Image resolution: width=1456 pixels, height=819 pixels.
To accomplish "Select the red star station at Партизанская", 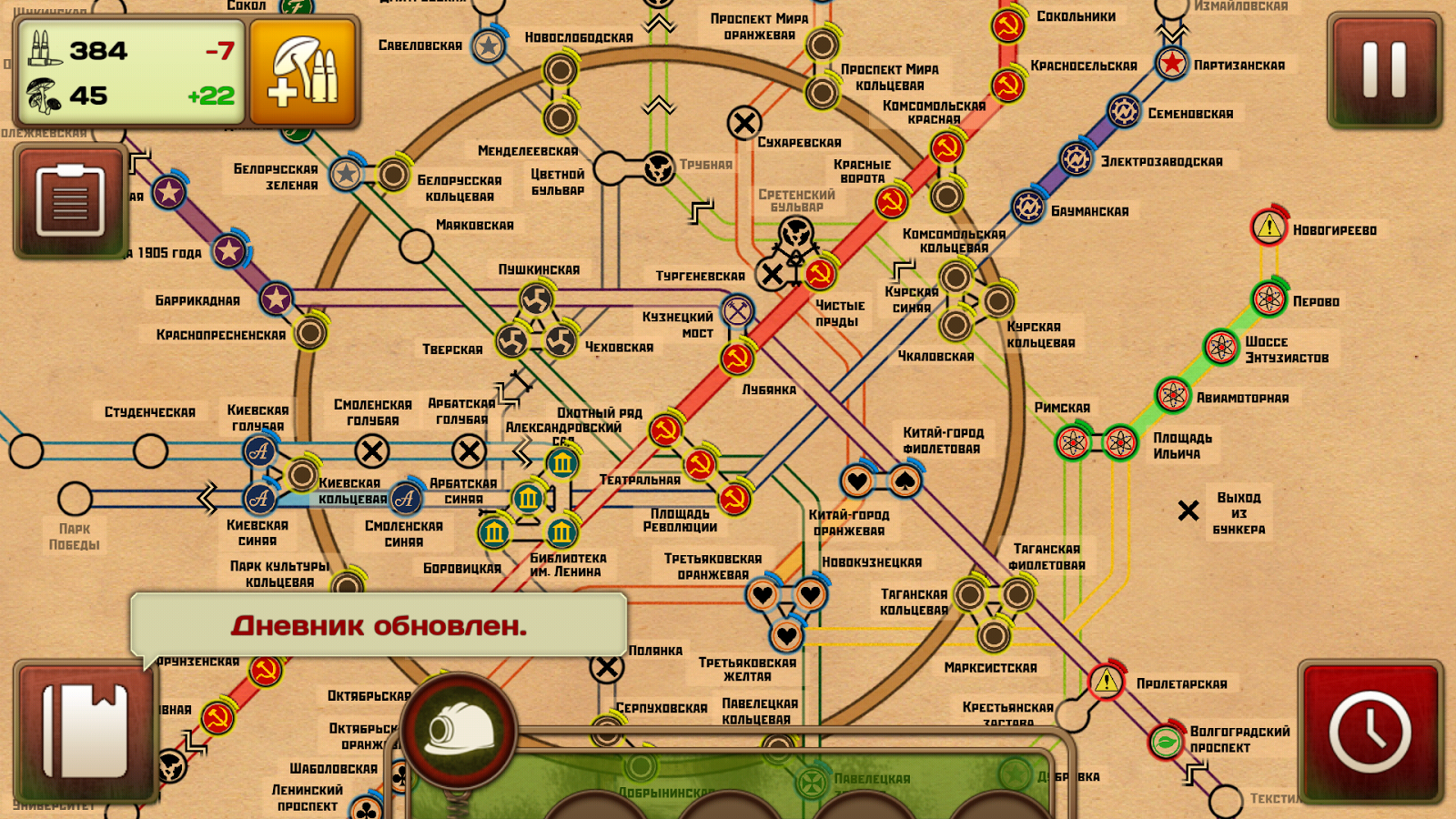I will pos(1172,65).
